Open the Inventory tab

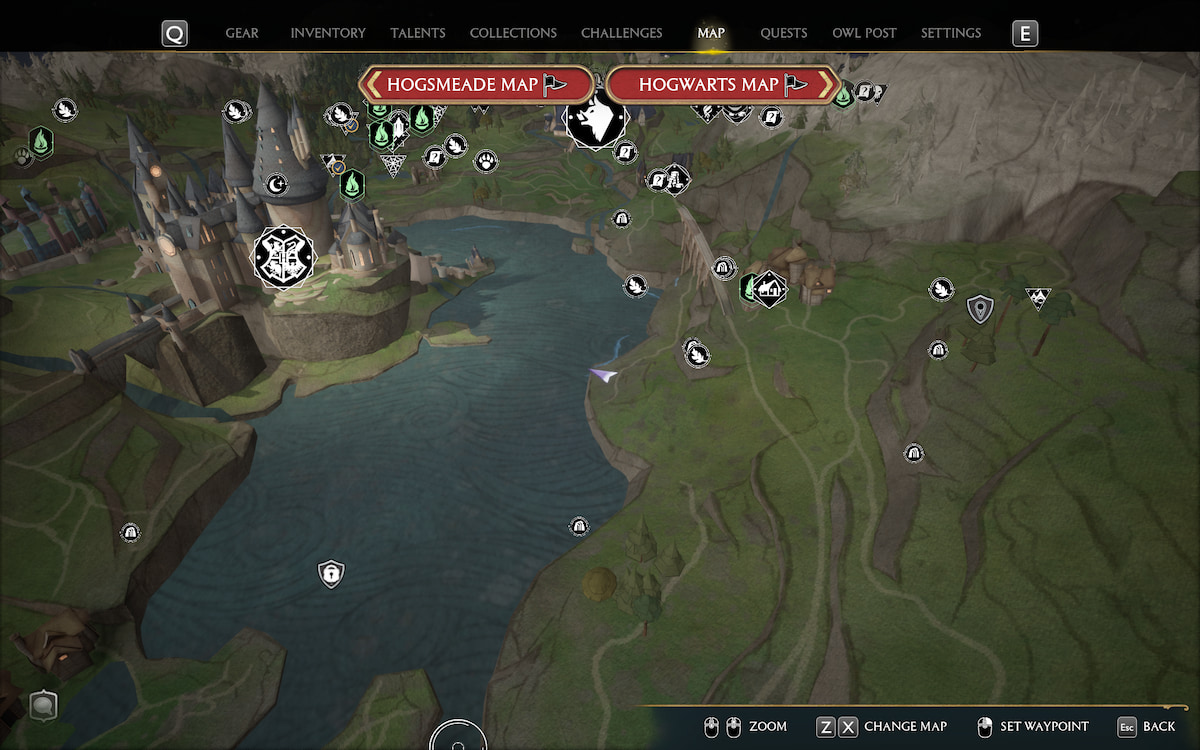point(328,33)
